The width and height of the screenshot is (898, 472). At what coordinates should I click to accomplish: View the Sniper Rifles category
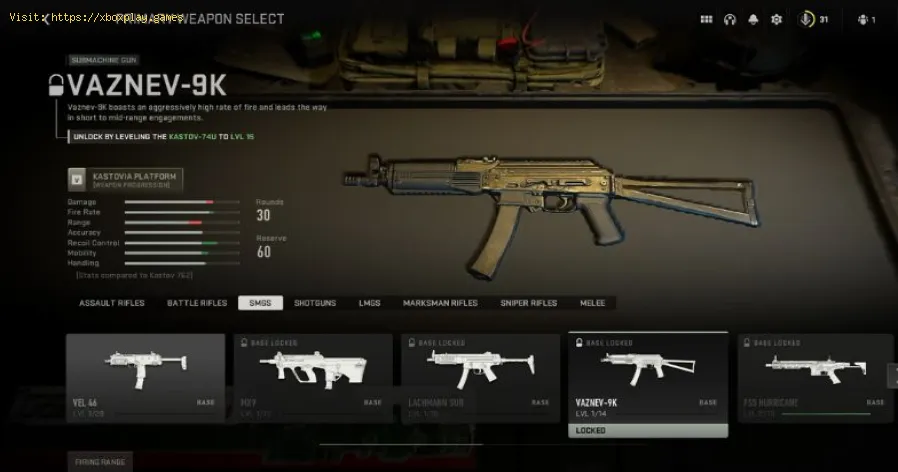(x=529, y=302)
